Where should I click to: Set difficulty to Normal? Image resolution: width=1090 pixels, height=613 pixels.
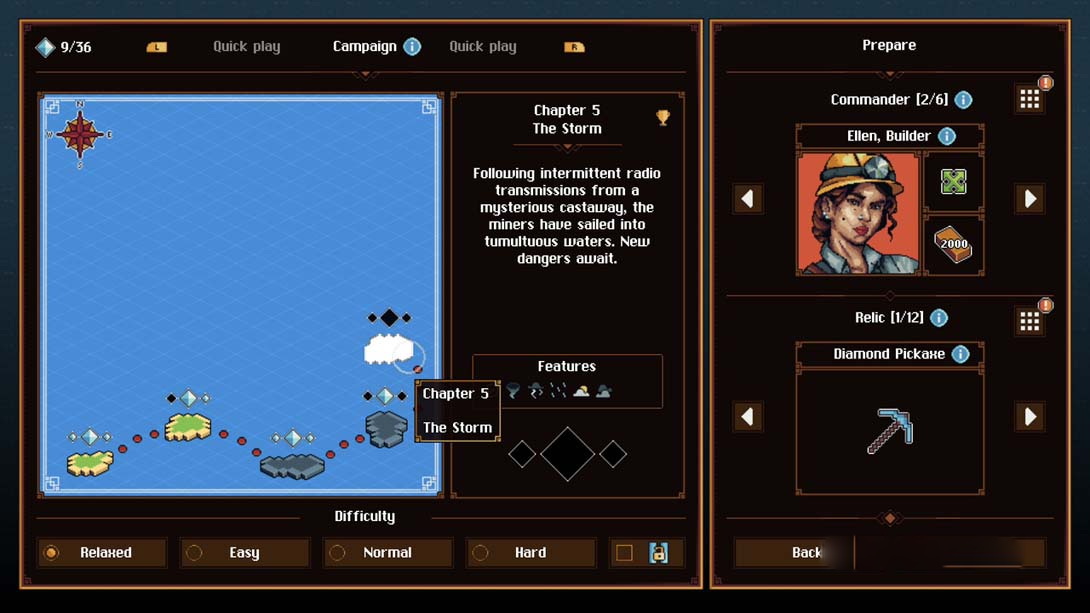pyautogui.click(x=388, y=553)
